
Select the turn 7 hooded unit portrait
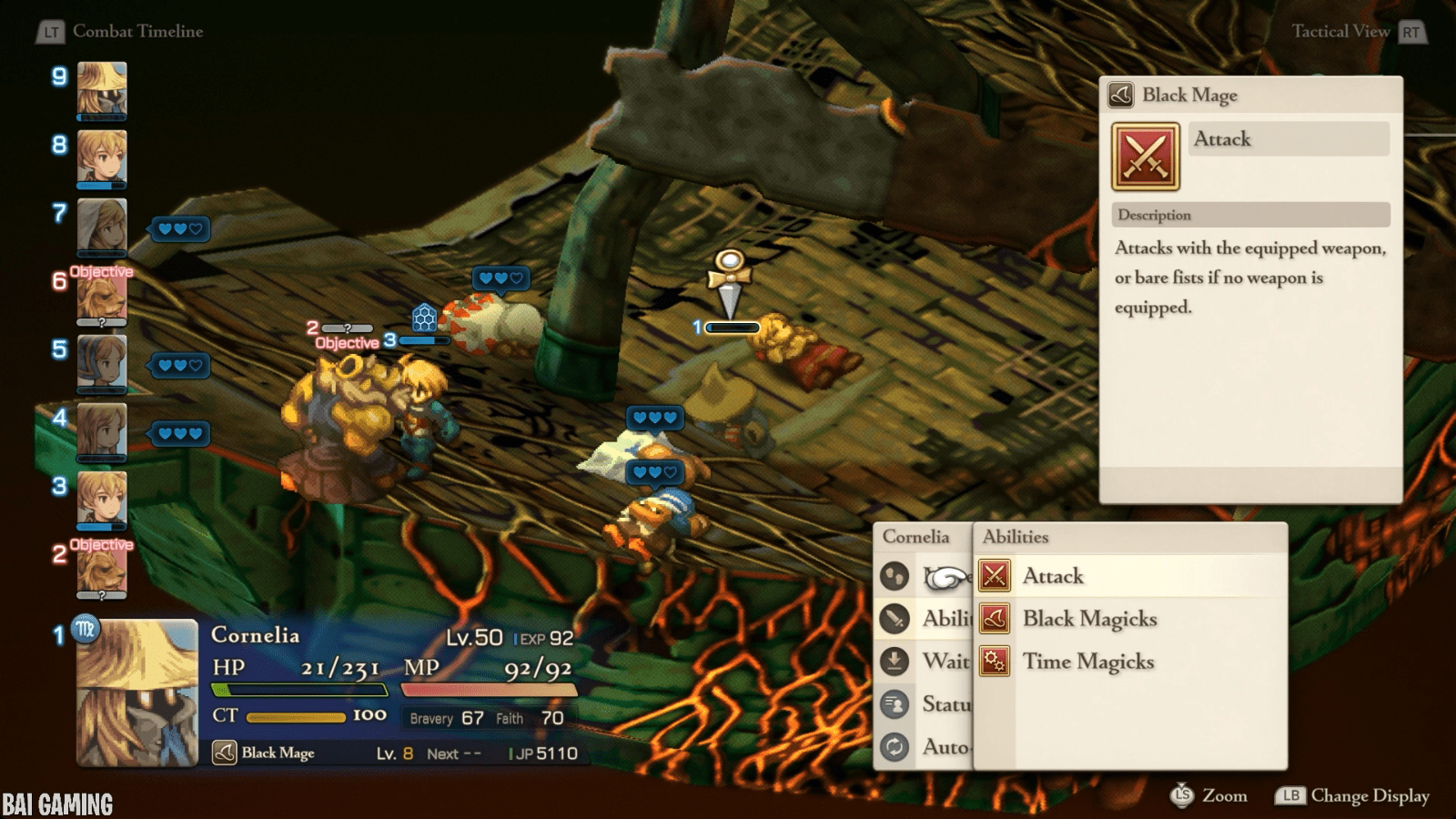coord(102,227)
